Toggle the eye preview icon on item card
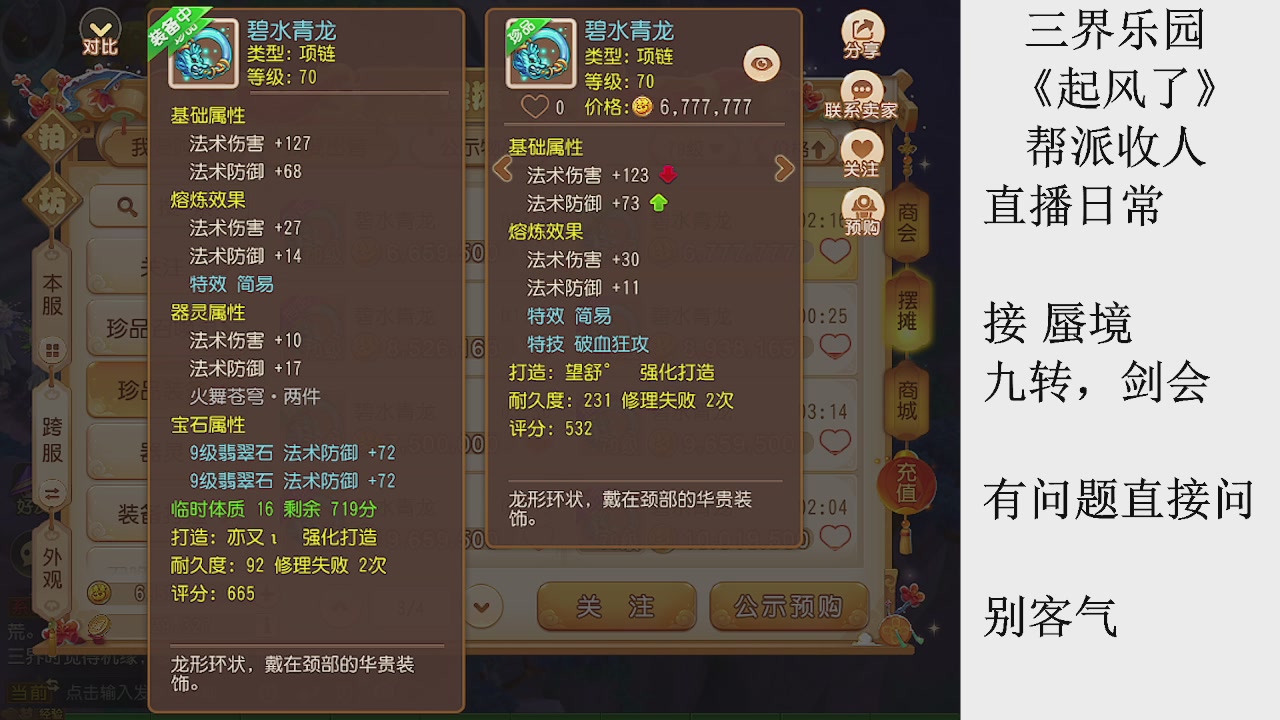The image size is (1280, 720). point(760,62)
